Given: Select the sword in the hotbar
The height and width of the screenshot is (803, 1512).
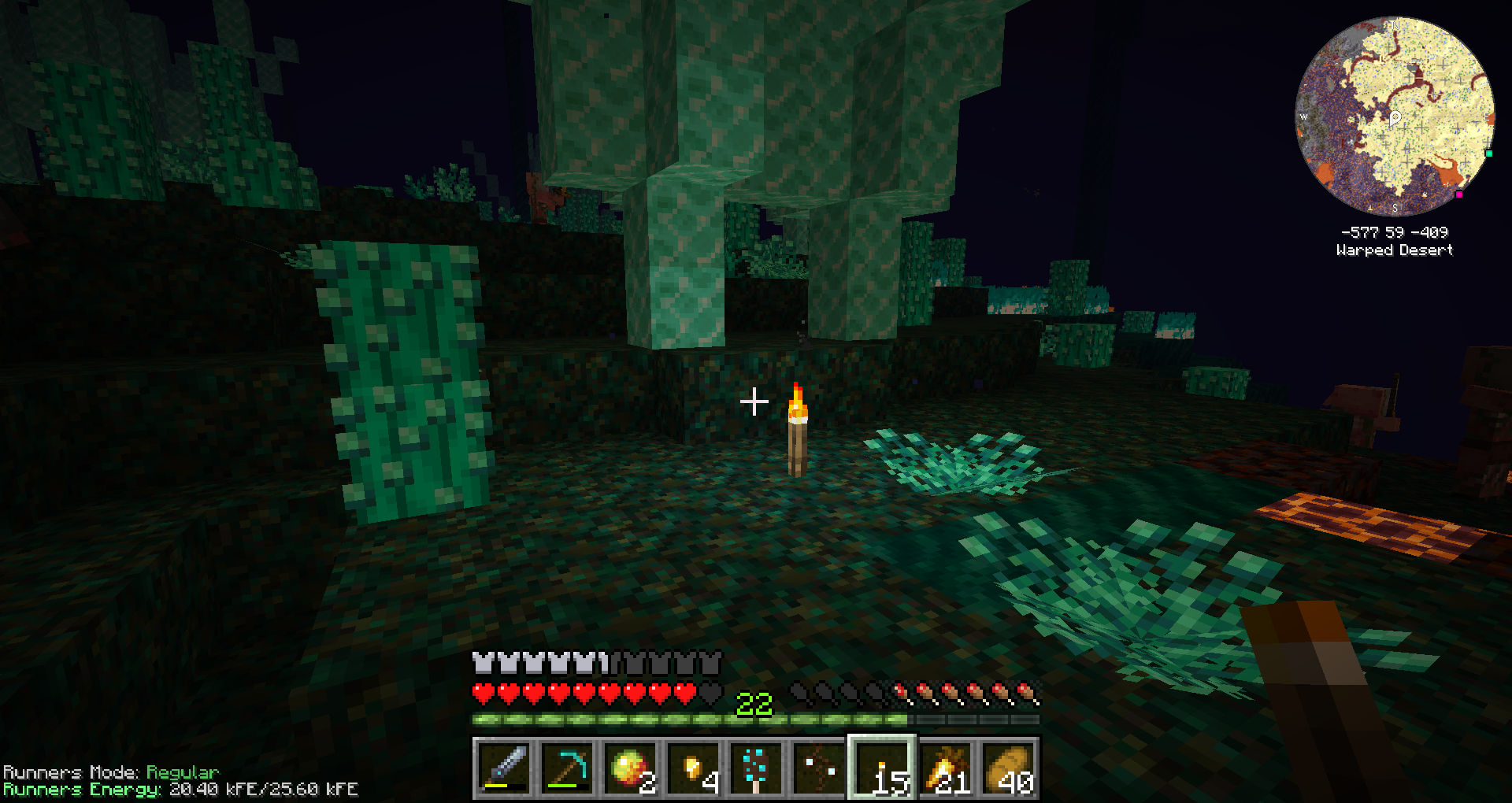Looking at the screenshot, I should click(x=504, y=768).
